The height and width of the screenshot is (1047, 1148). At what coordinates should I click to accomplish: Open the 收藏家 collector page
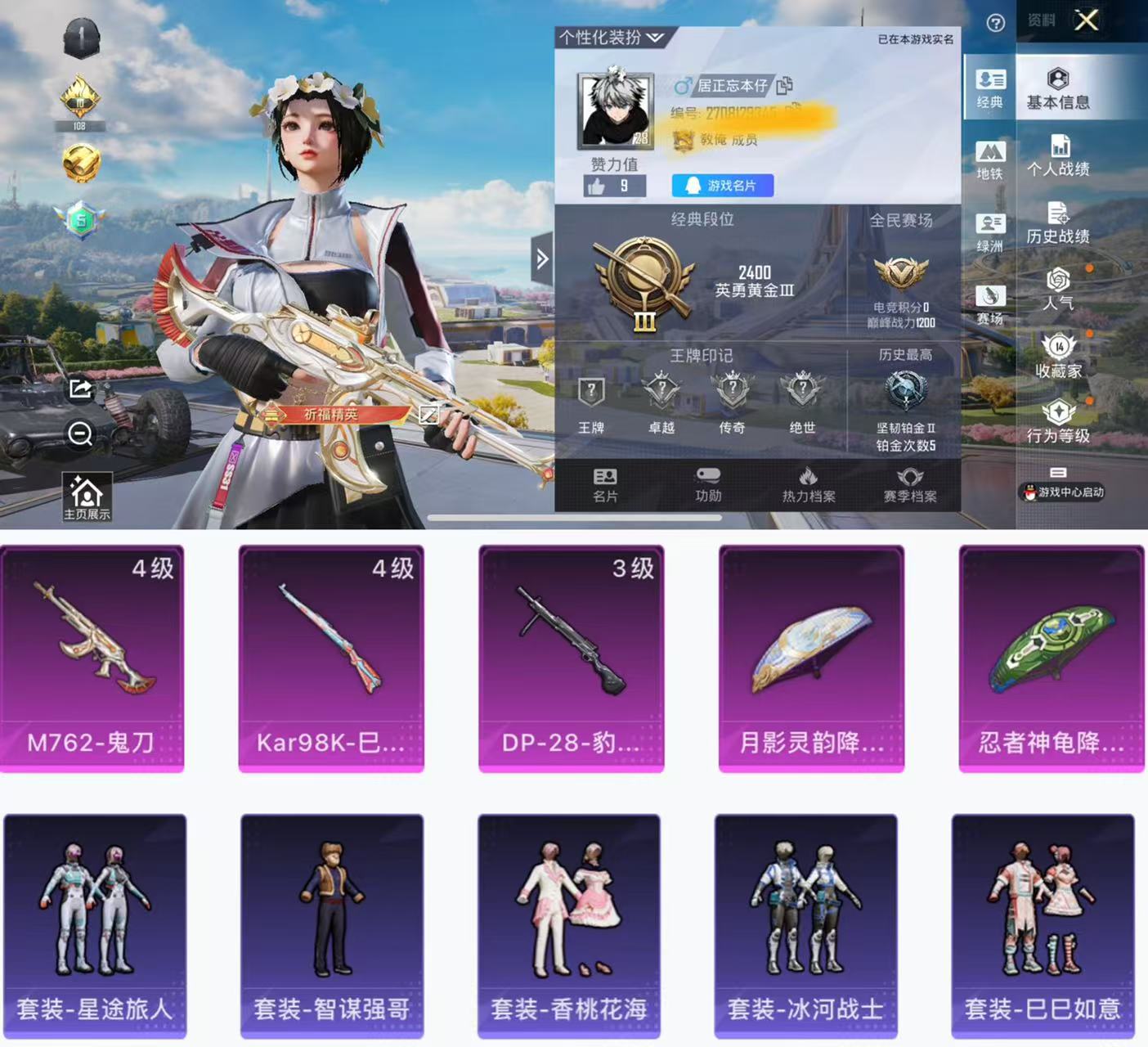point(1058,357)
